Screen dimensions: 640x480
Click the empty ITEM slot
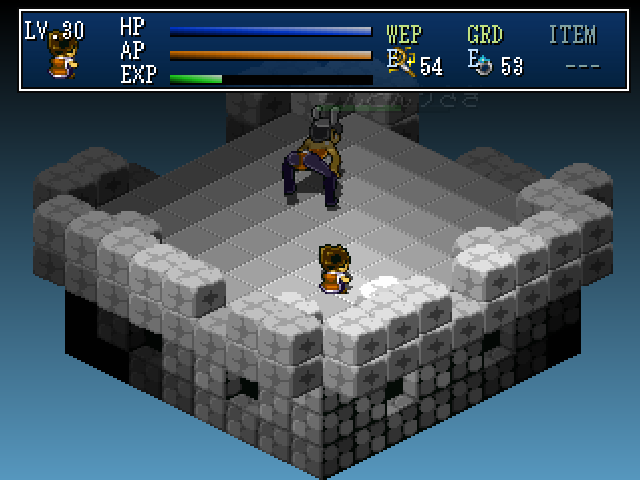(x=582, y=66)
